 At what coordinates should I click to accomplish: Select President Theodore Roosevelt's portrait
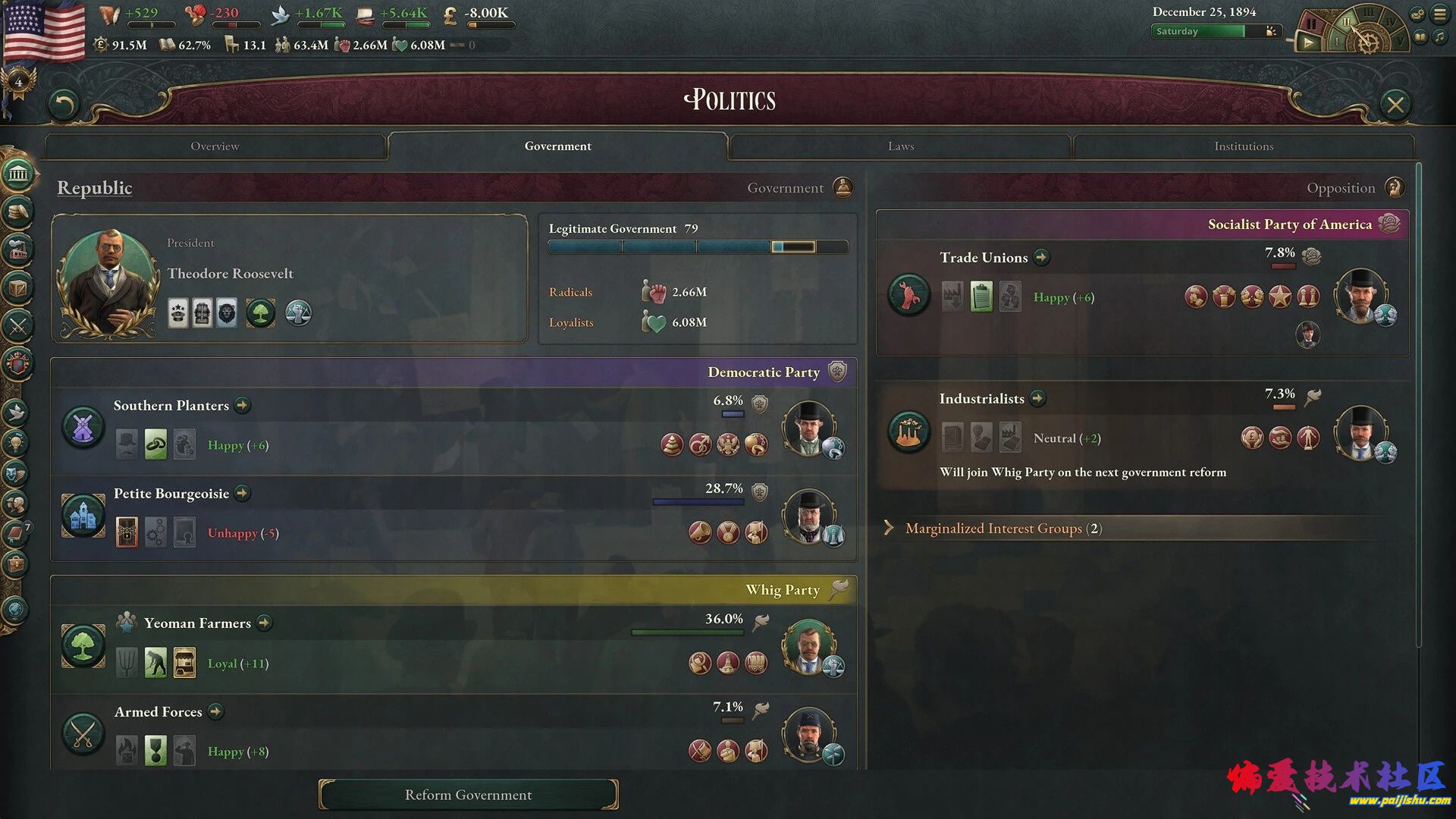109,282
